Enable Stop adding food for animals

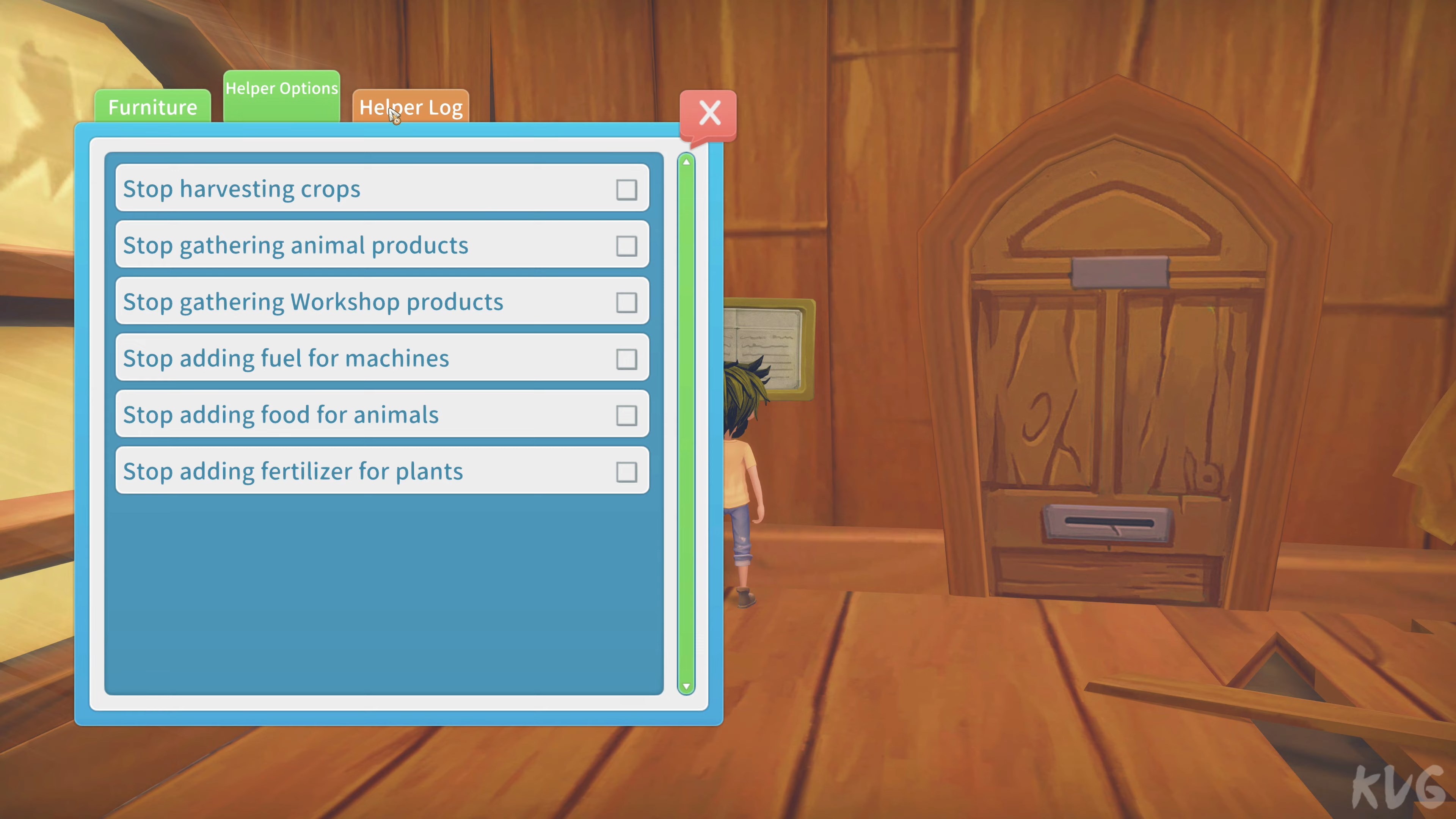(627, 415)
